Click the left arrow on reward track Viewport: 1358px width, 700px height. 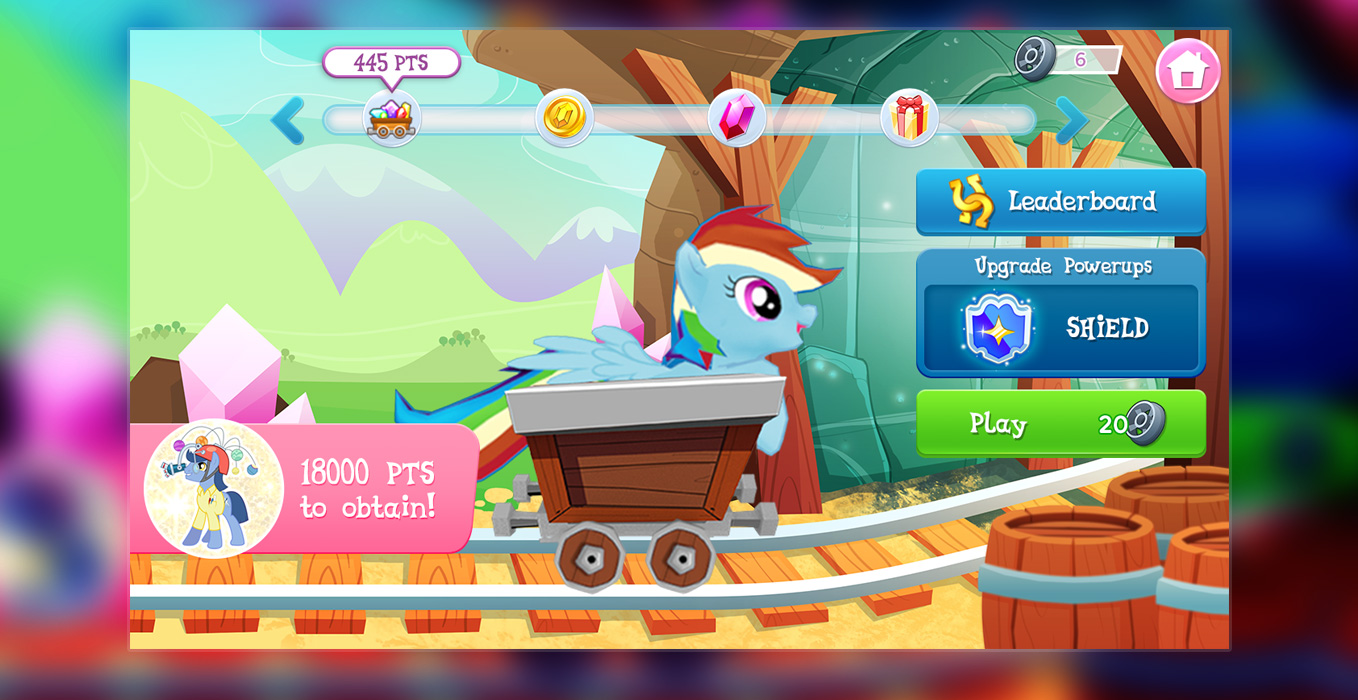[288, 121]
